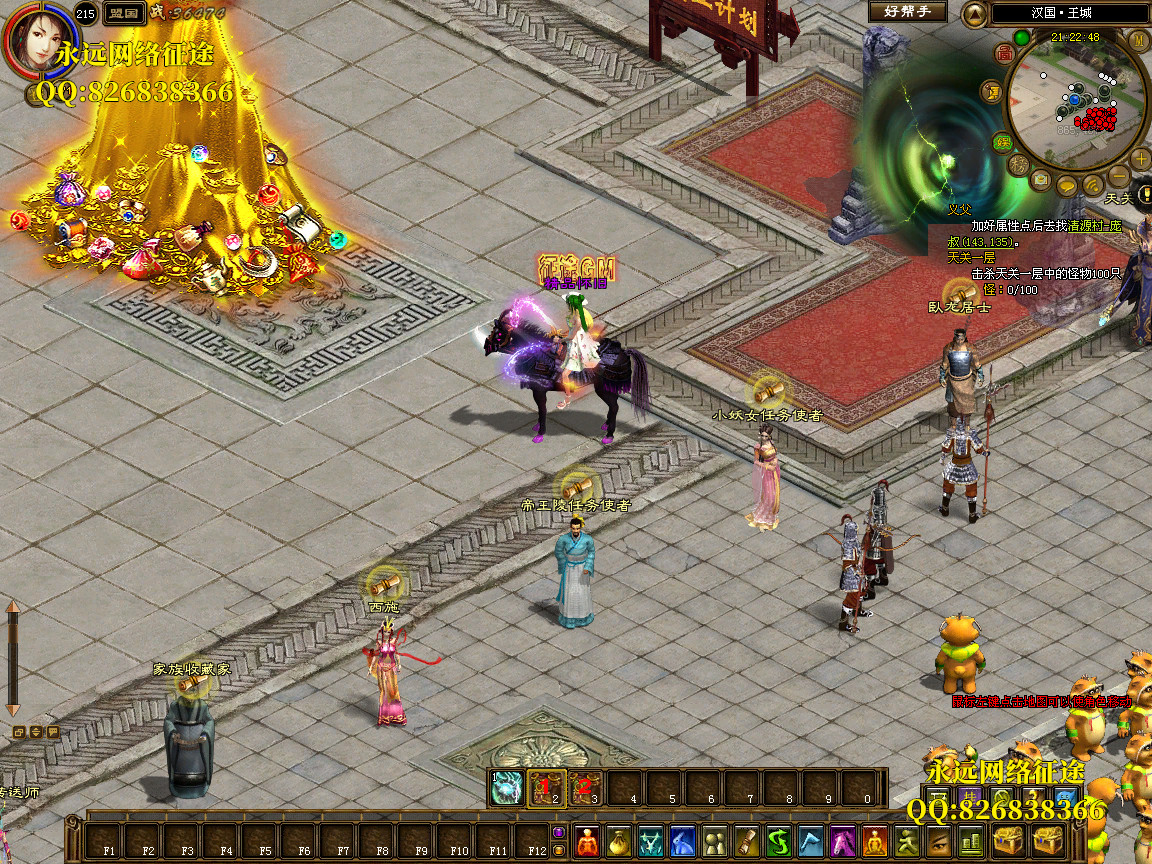This screenshot has height=864, width=1152.
Task: Use the item in hotbar slot 2
Action: pyautogui.click(x=547, y=787)
